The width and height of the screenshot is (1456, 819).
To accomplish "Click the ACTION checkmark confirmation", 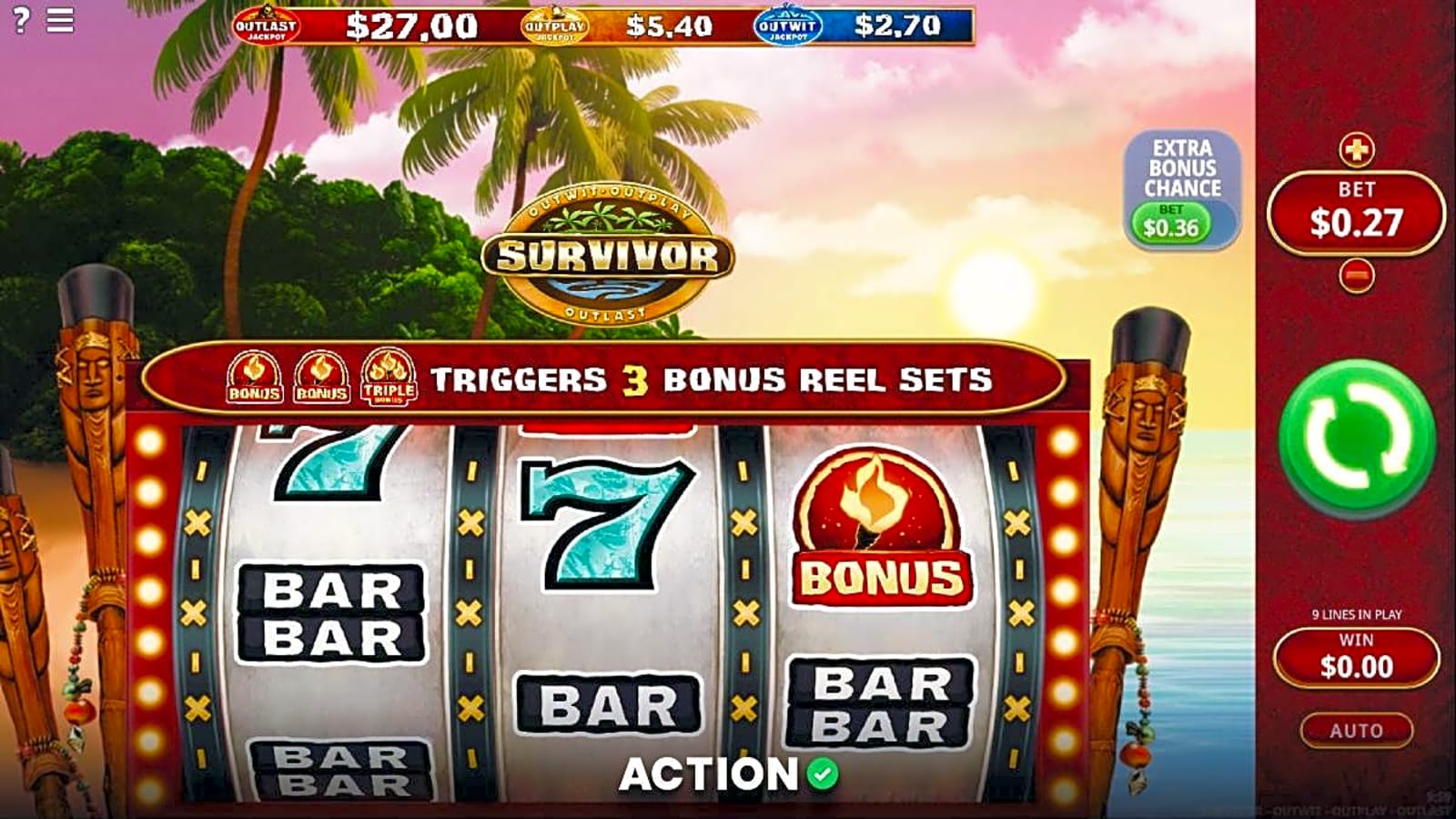I will [824, 774].
